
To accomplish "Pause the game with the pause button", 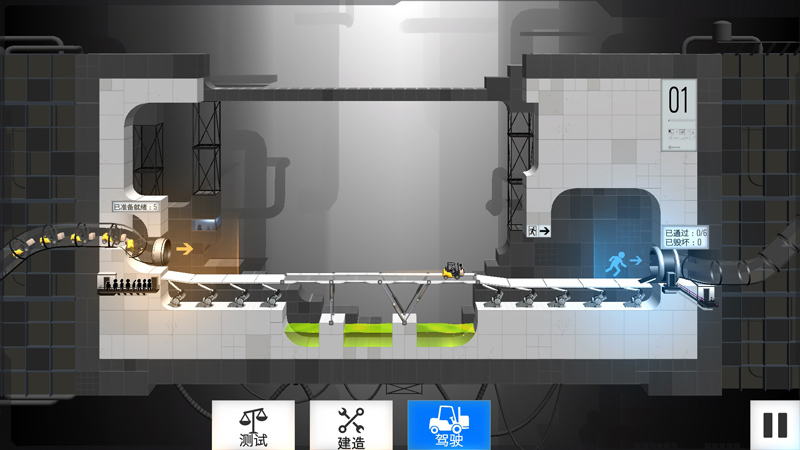I will [775, 425].
